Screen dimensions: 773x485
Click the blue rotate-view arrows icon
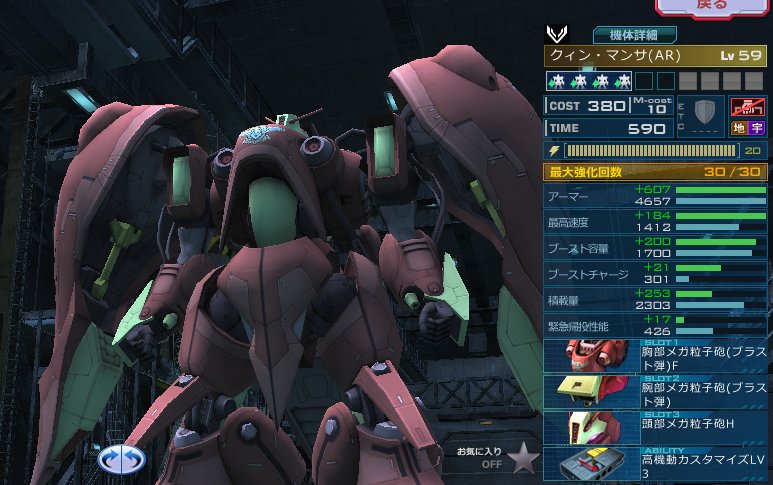tap(122, 459)
